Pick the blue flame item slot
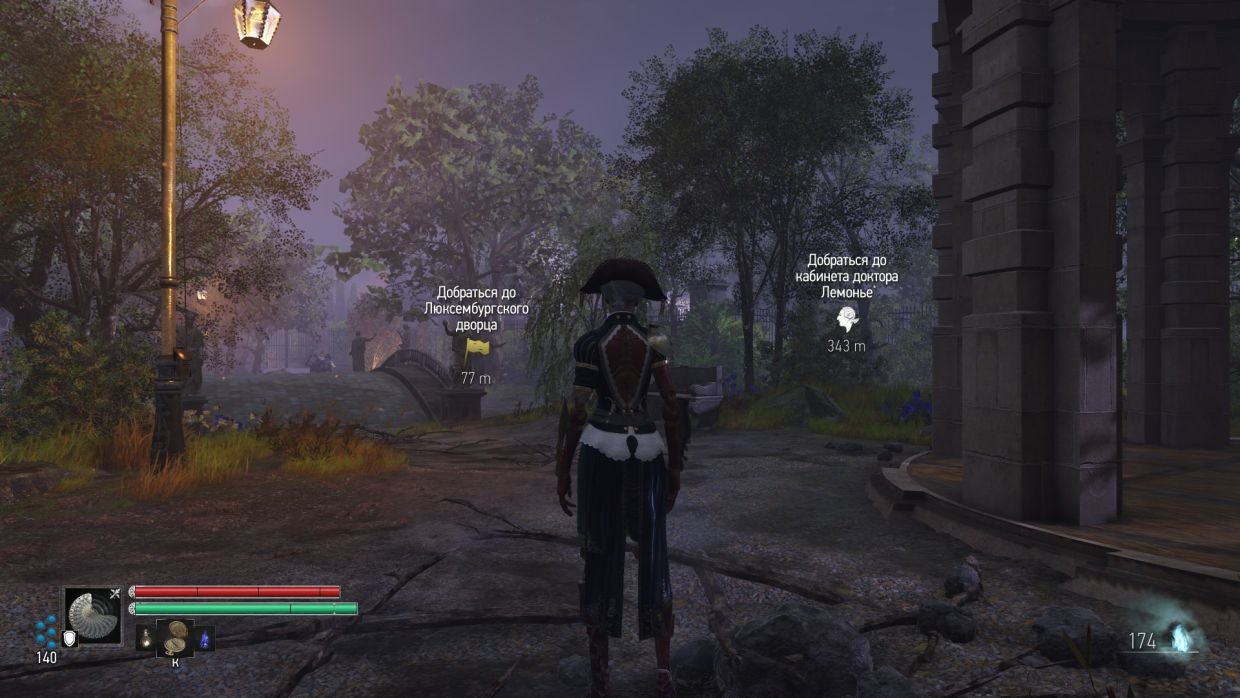 click(205, 637)
